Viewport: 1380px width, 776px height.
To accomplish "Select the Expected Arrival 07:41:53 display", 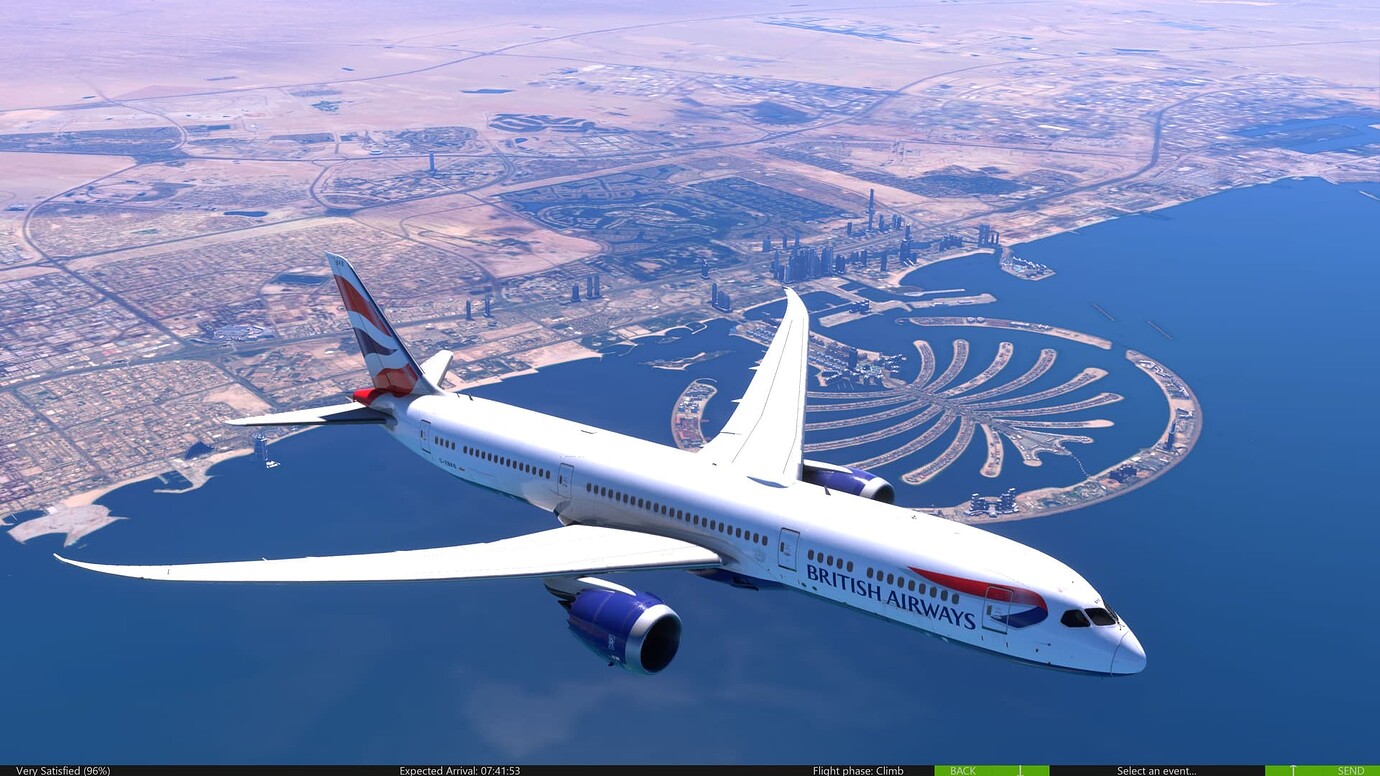I will point(458,771).
